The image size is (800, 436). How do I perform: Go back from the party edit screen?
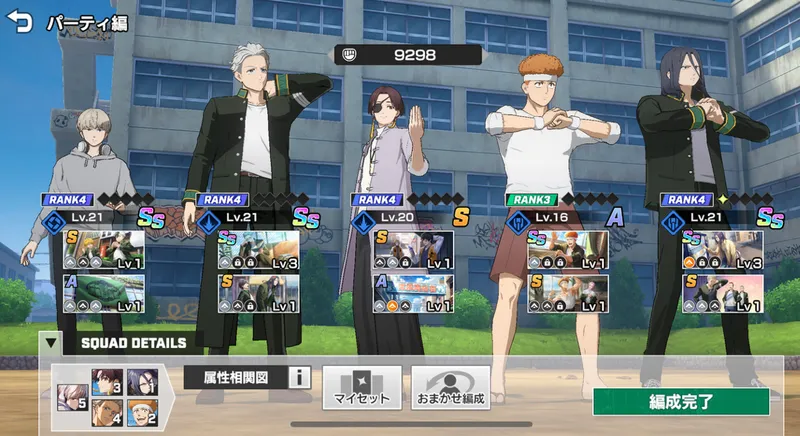tap(19, 22)
